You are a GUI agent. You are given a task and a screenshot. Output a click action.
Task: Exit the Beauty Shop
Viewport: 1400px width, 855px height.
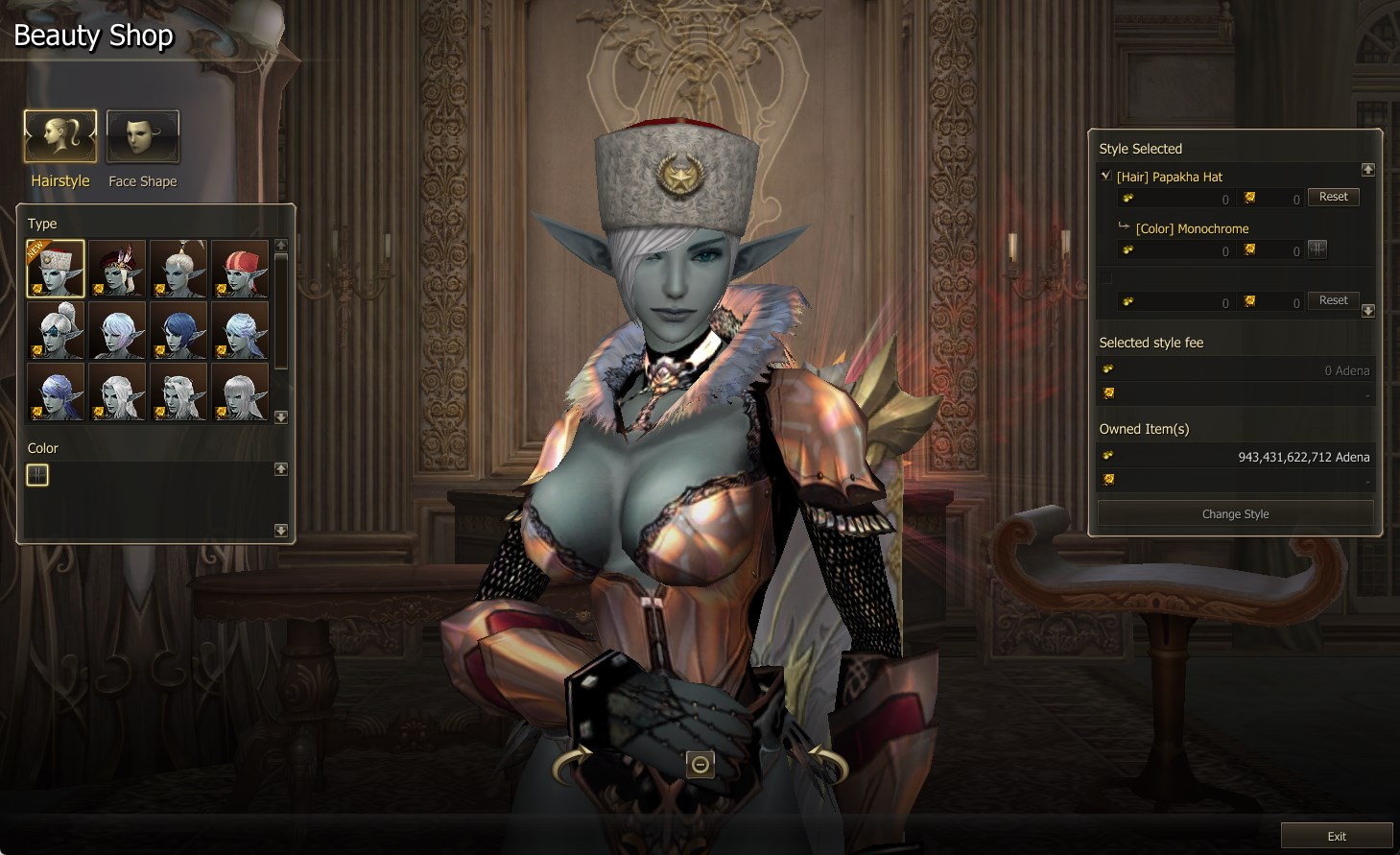1336,836
